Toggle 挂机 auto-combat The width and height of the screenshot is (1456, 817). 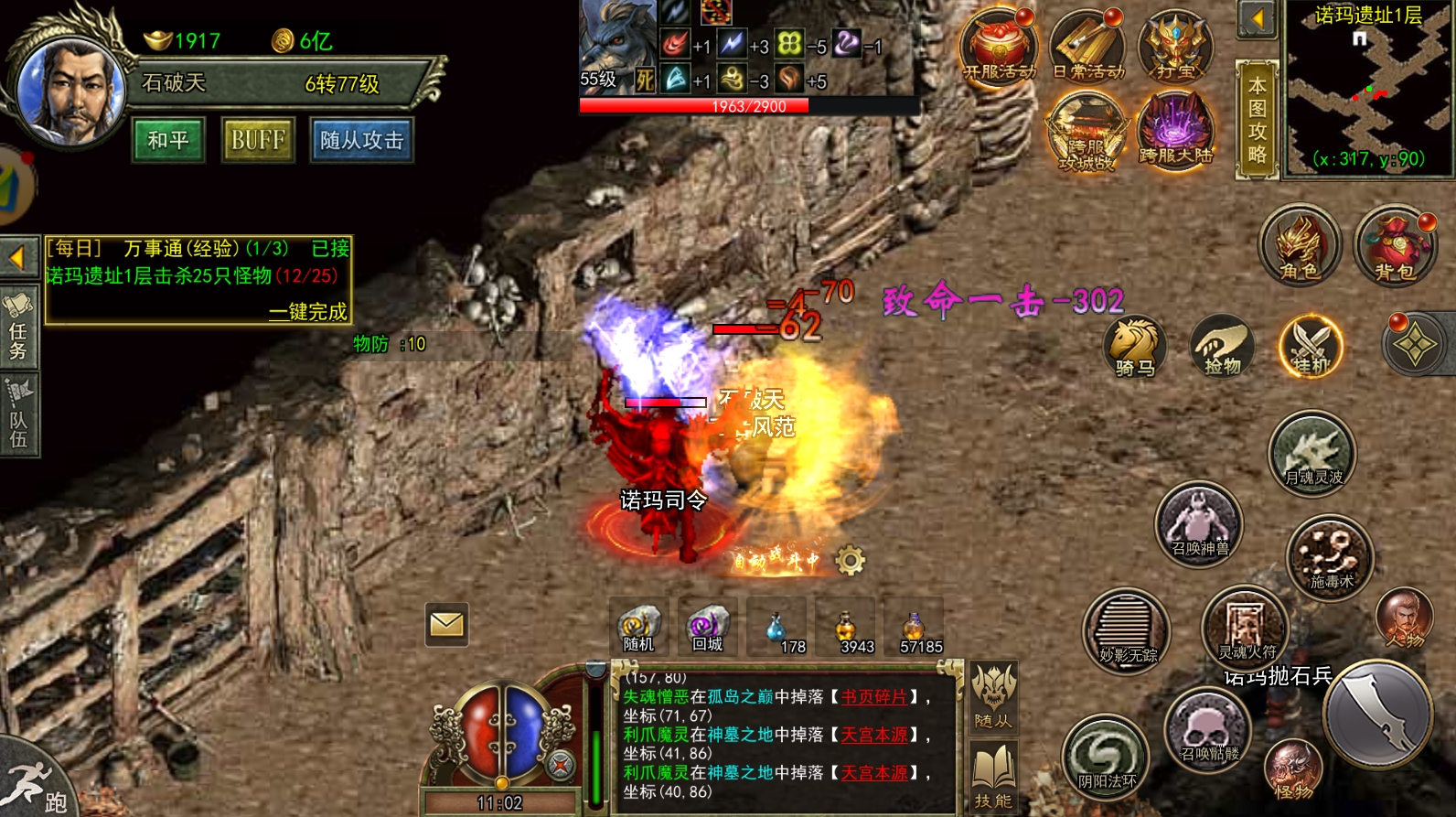click(x=1311, y=348)
